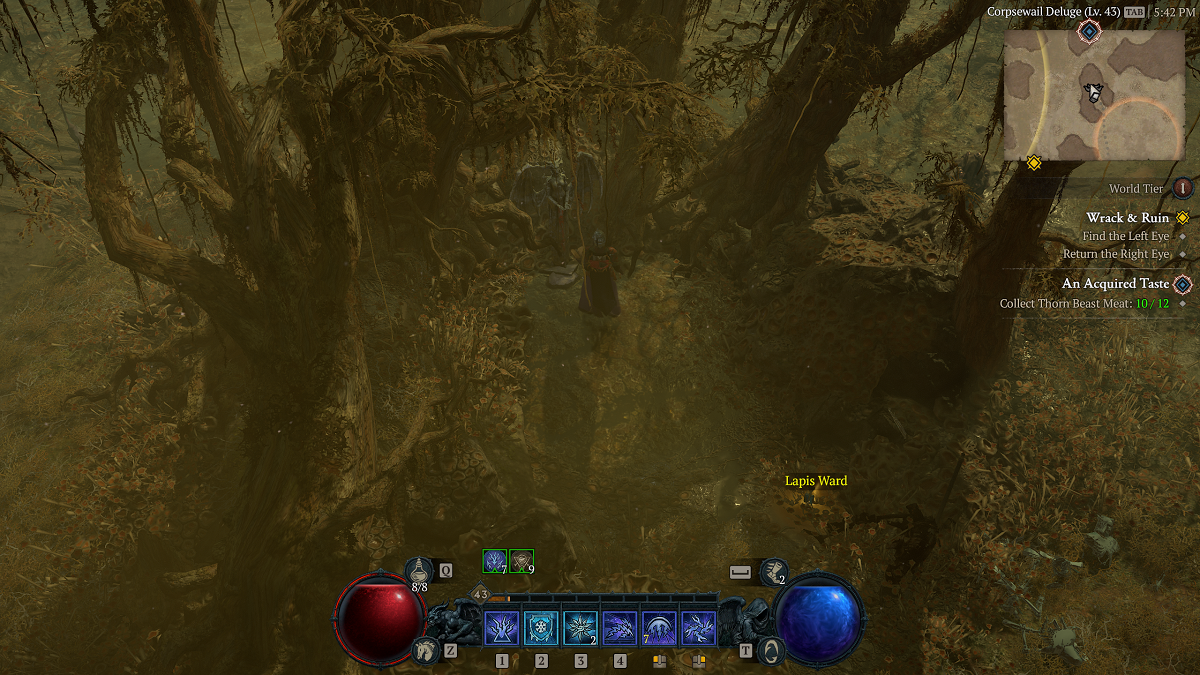Click the level 43 badge

[x=480, y=594]
